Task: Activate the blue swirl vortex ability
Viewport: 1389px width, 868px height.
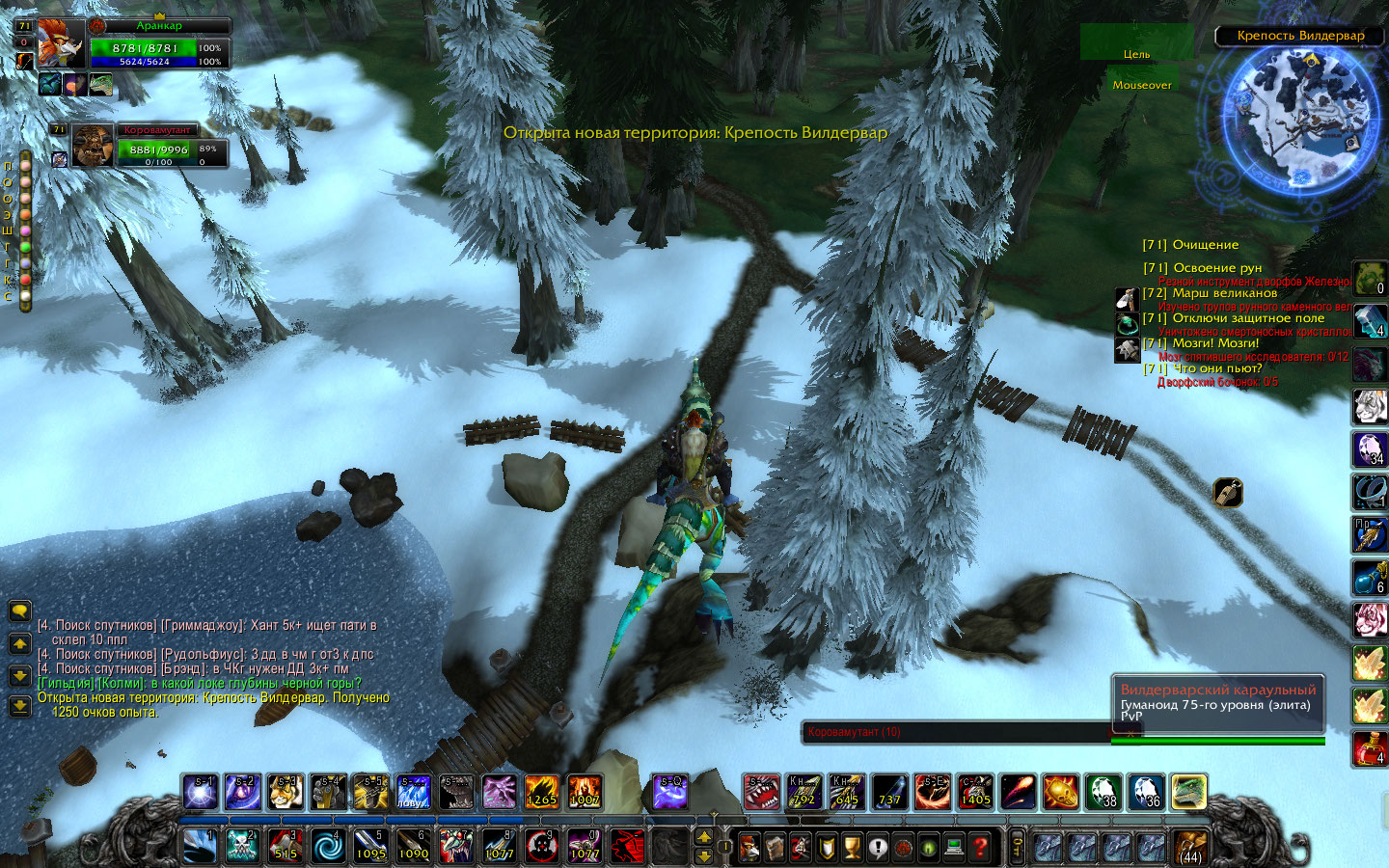Action: (x=328, y=847)
